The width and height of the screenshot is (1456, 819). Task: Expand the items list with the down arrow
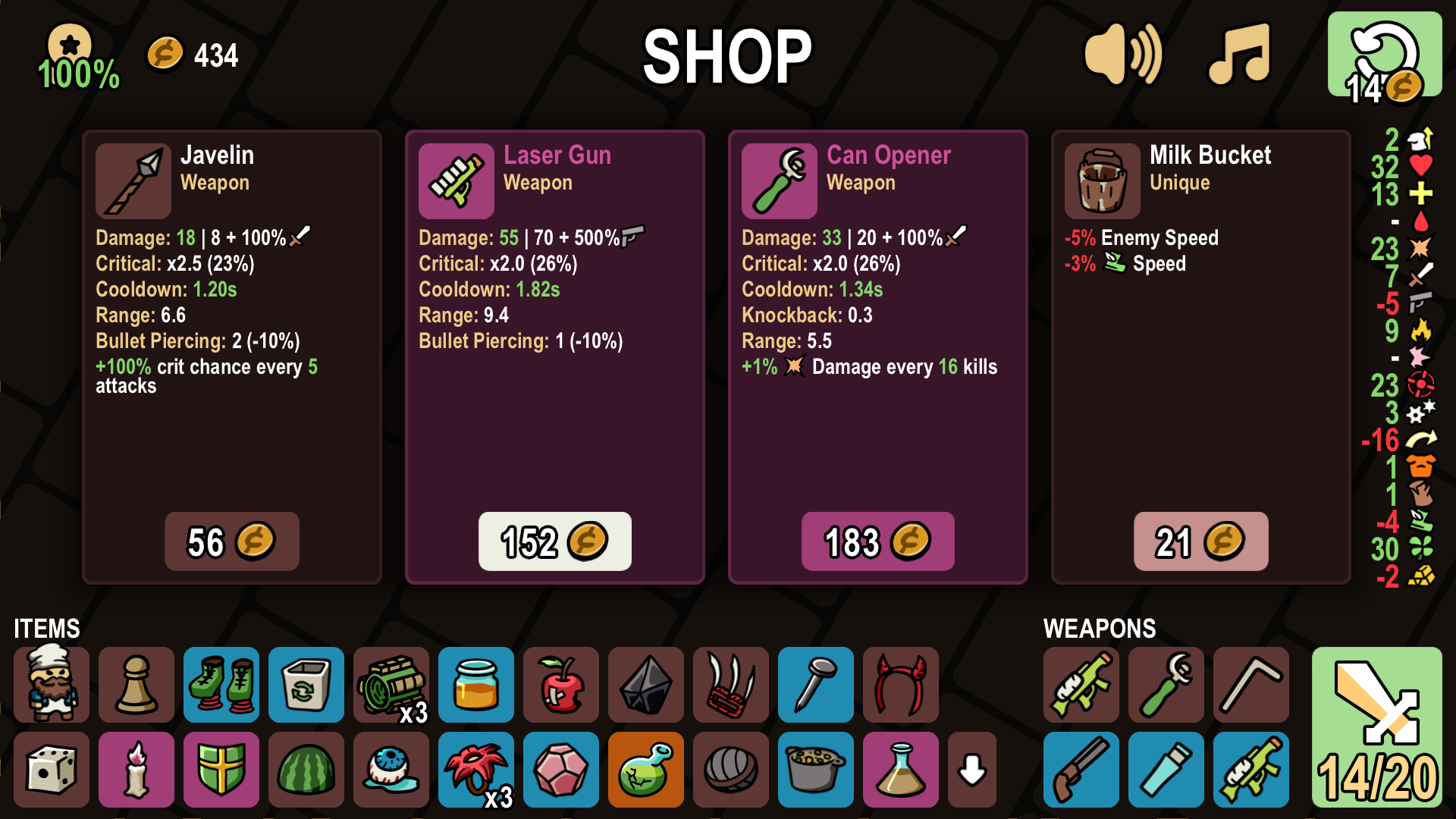point(972,770)
